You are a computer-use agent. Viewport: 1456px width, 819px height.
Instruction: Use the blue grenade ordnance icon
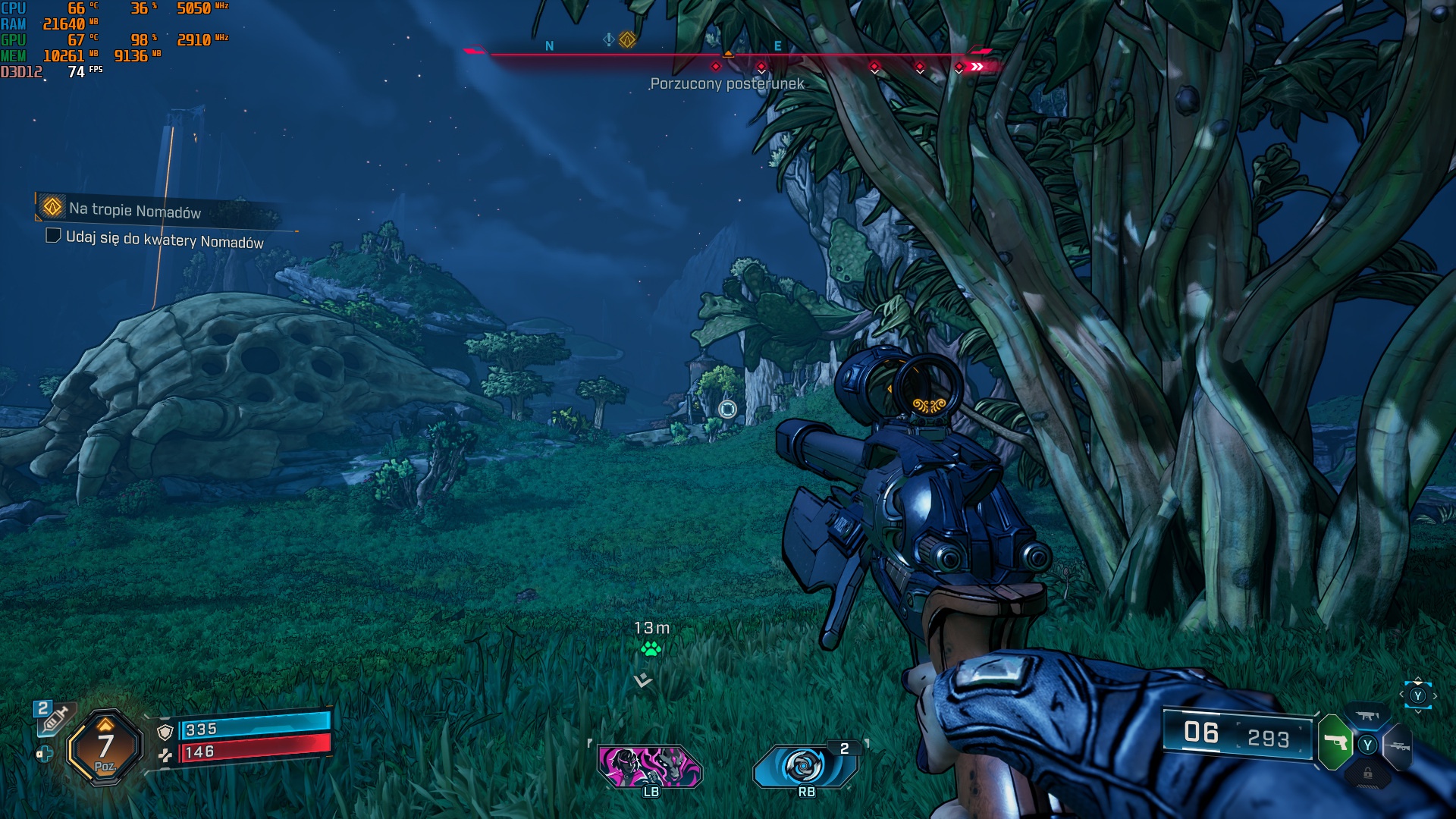click(804, 766)
